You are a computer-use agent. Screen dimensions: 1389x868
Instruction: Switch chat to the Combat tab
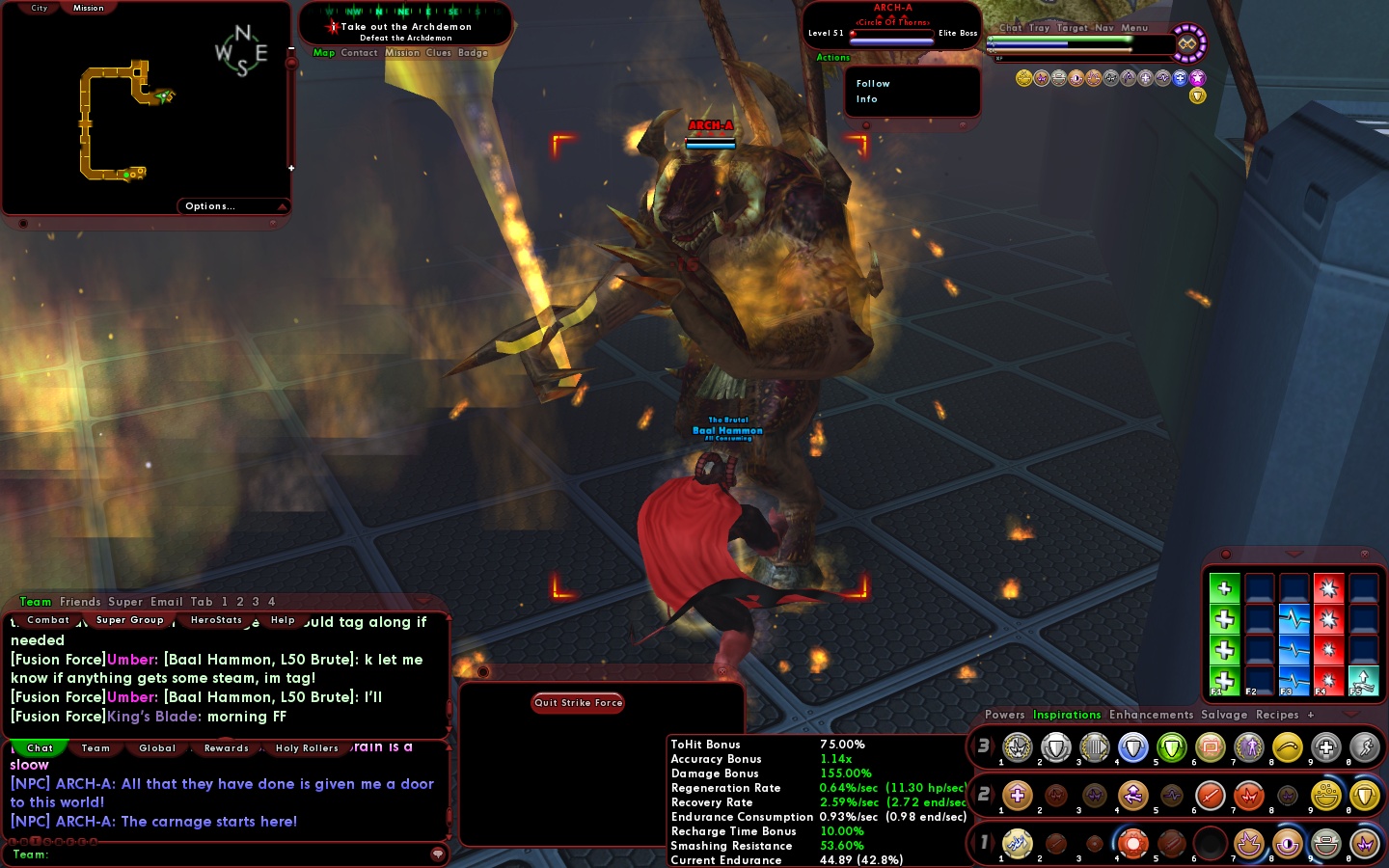[48, 620]
